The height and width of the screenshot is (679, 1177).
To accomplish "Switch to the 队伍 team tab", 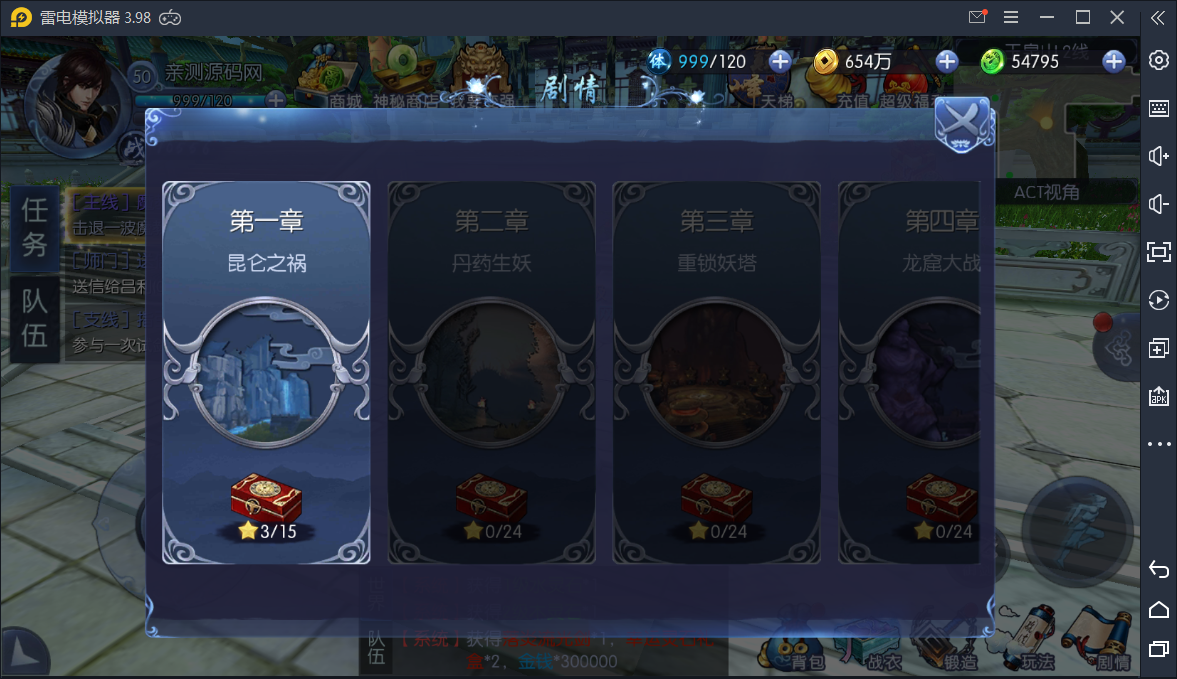I will coord(34,319).
